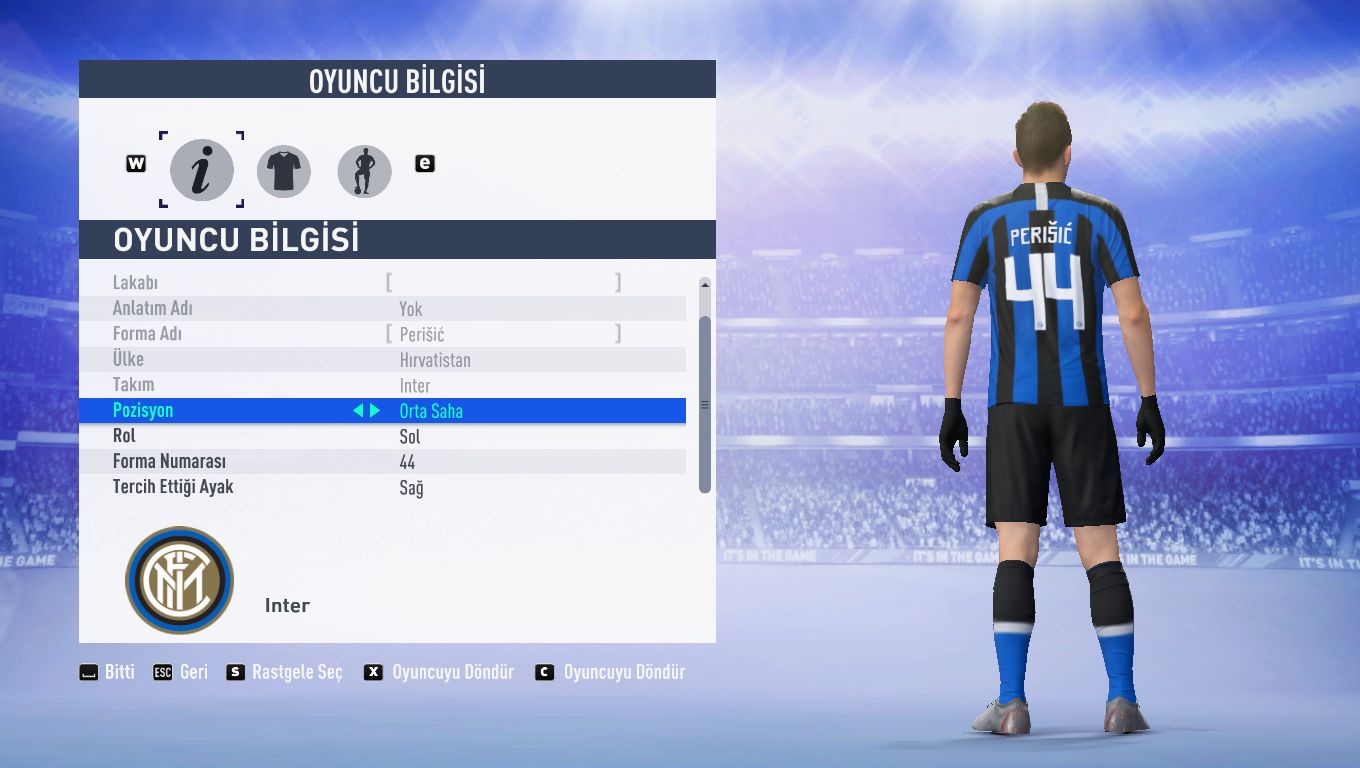Viewport: 1360px width, 768px height.
Task: Open the player with ball tab
Action: click(x=364, y=171)
